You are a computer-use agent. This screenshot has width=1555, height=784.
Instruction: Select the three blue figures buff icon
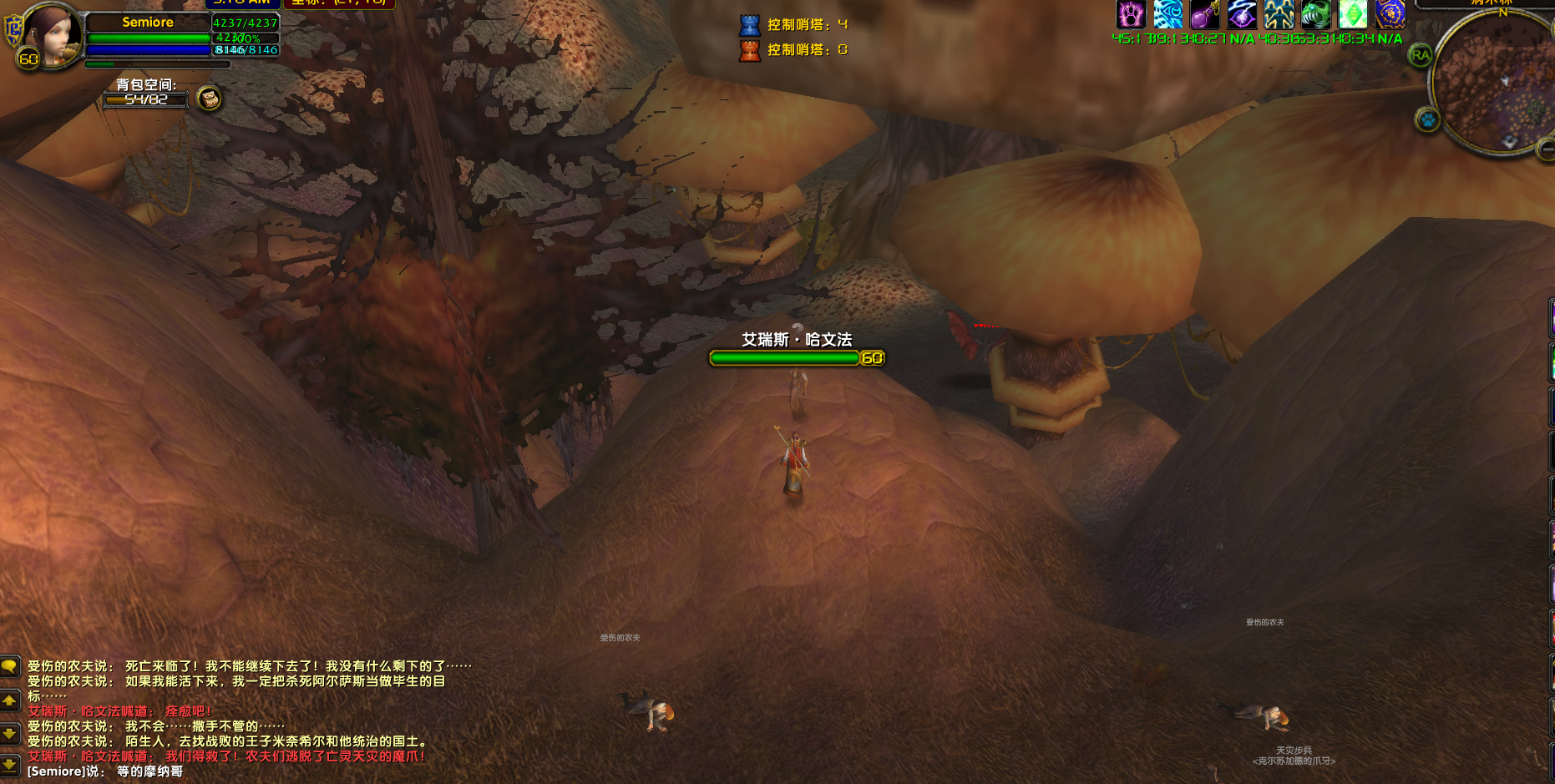tap(1279, 14)
